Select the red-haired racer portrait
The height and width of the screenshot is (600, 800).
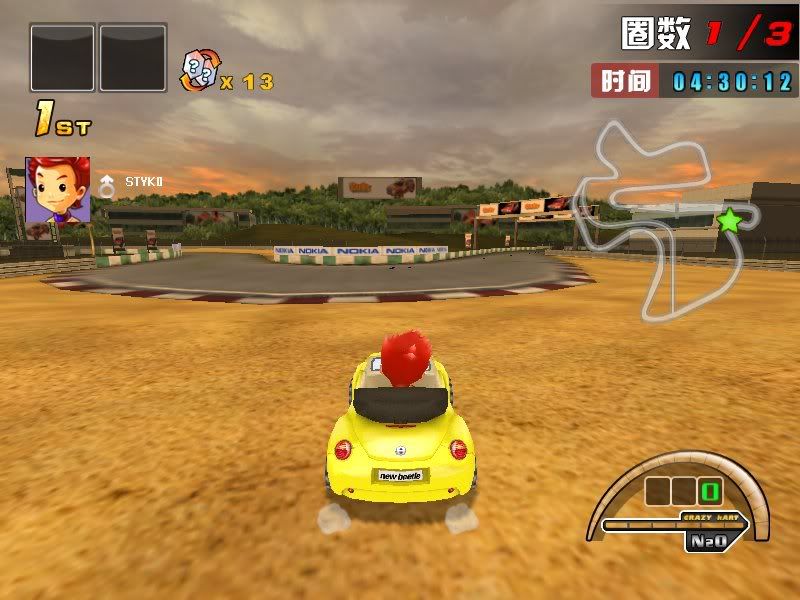click(x=58, y=189)
